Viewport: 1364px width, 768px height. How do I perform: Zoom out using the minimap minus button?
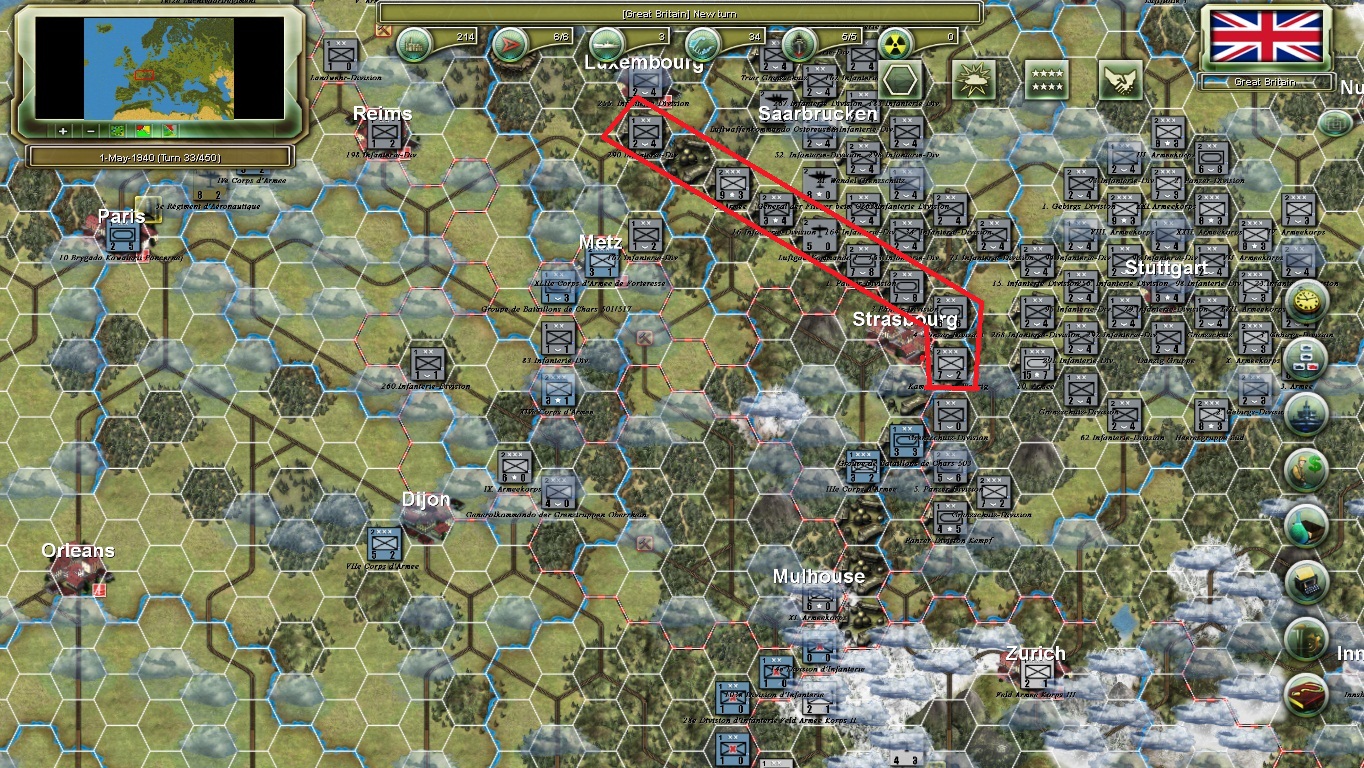click(90, 131)
